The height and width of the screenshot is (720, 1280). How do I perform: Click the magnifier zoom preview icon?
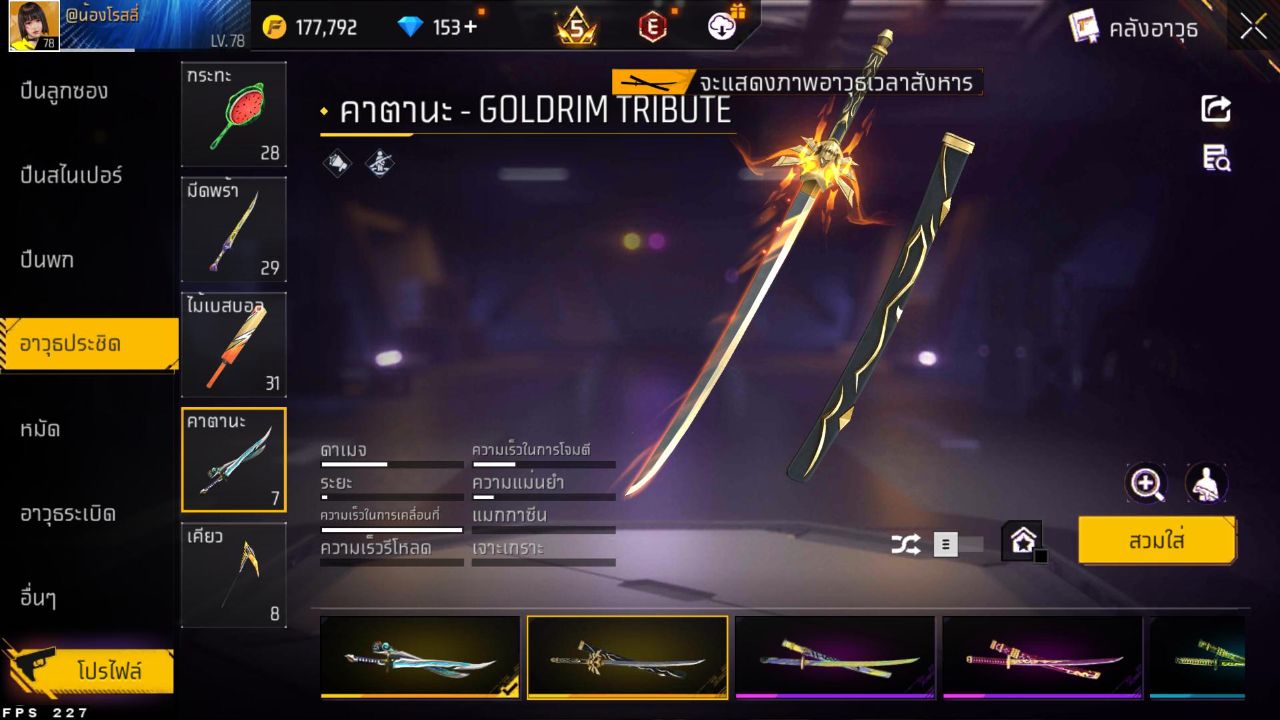click(x=1146, y=484)
